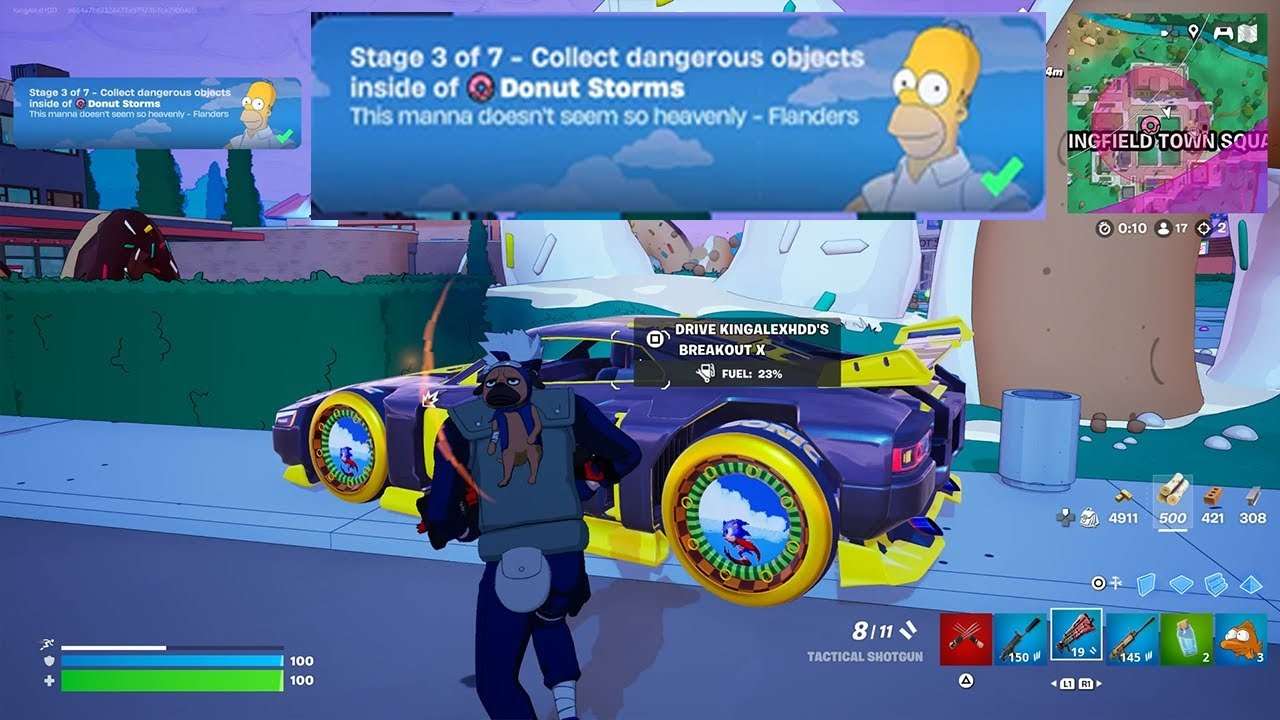1280x720 pixels.
Task: Select the wall building piece
Action: pos(1147,583)
